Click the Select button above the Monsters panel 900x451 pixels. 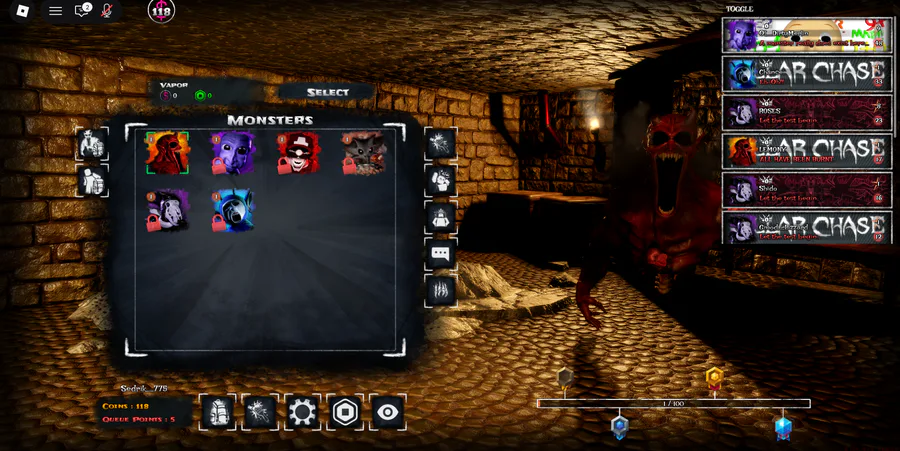click(327, 92)
